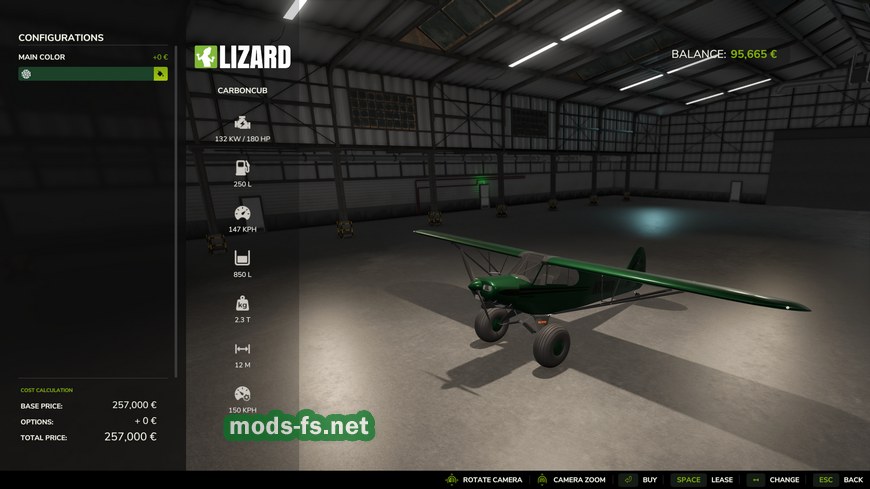Click the paint bucket color picker button
Image resolution: width=870 pixels, height=489 pixels.
(x=160, y=74)
